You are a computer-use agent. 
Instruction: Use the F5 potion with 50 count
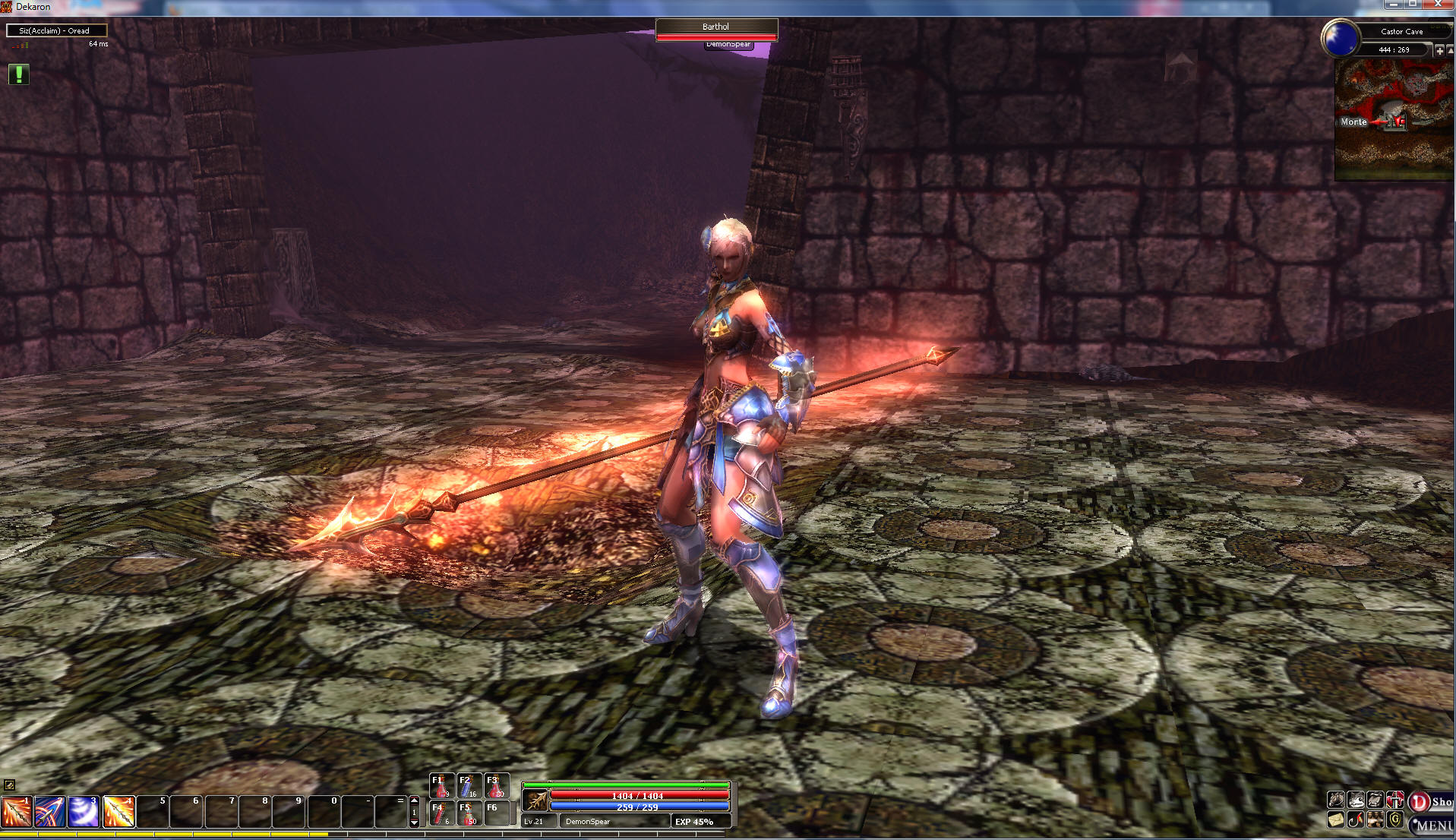(468, 813)
